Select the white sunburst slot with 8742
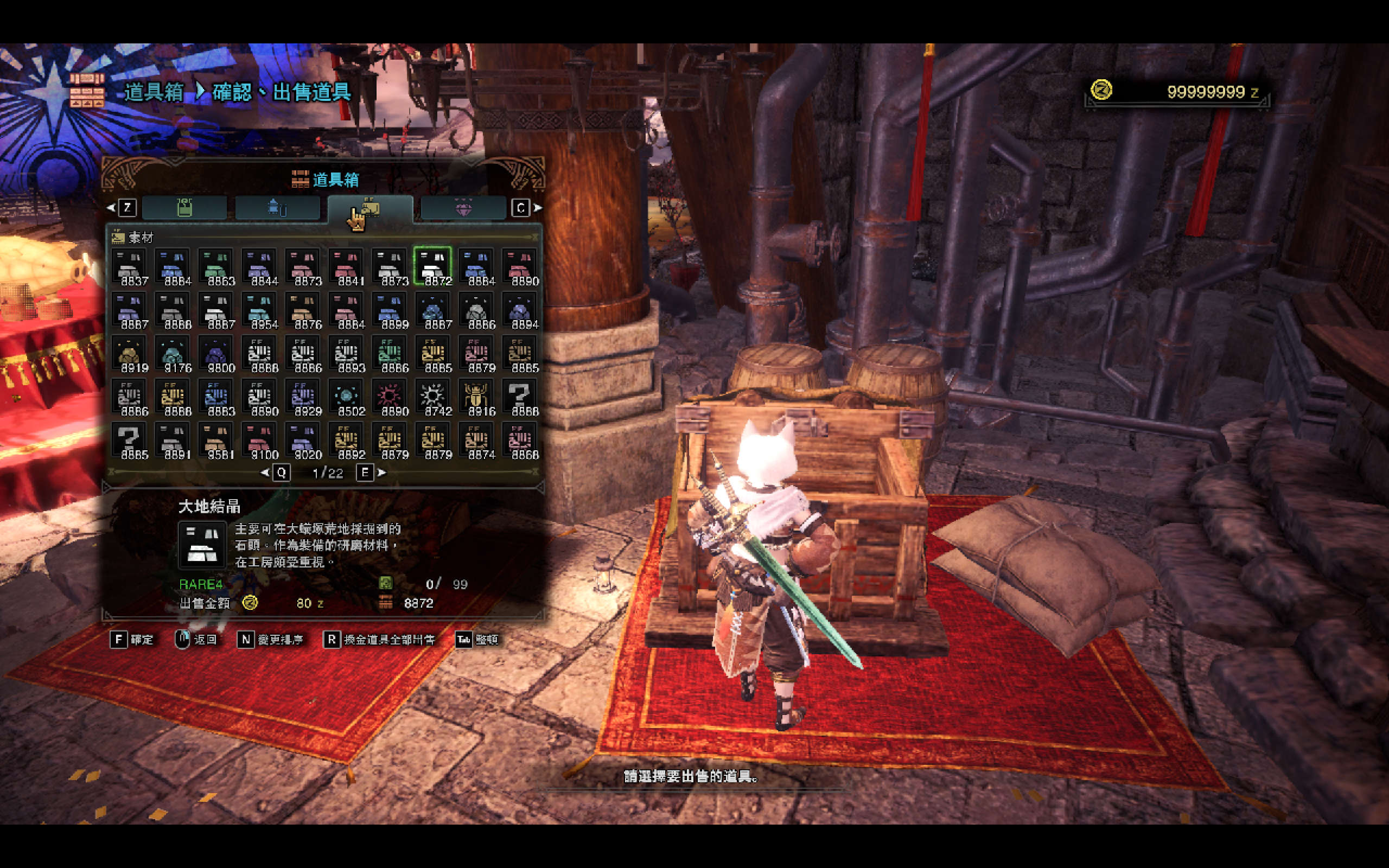 point(432,397)
